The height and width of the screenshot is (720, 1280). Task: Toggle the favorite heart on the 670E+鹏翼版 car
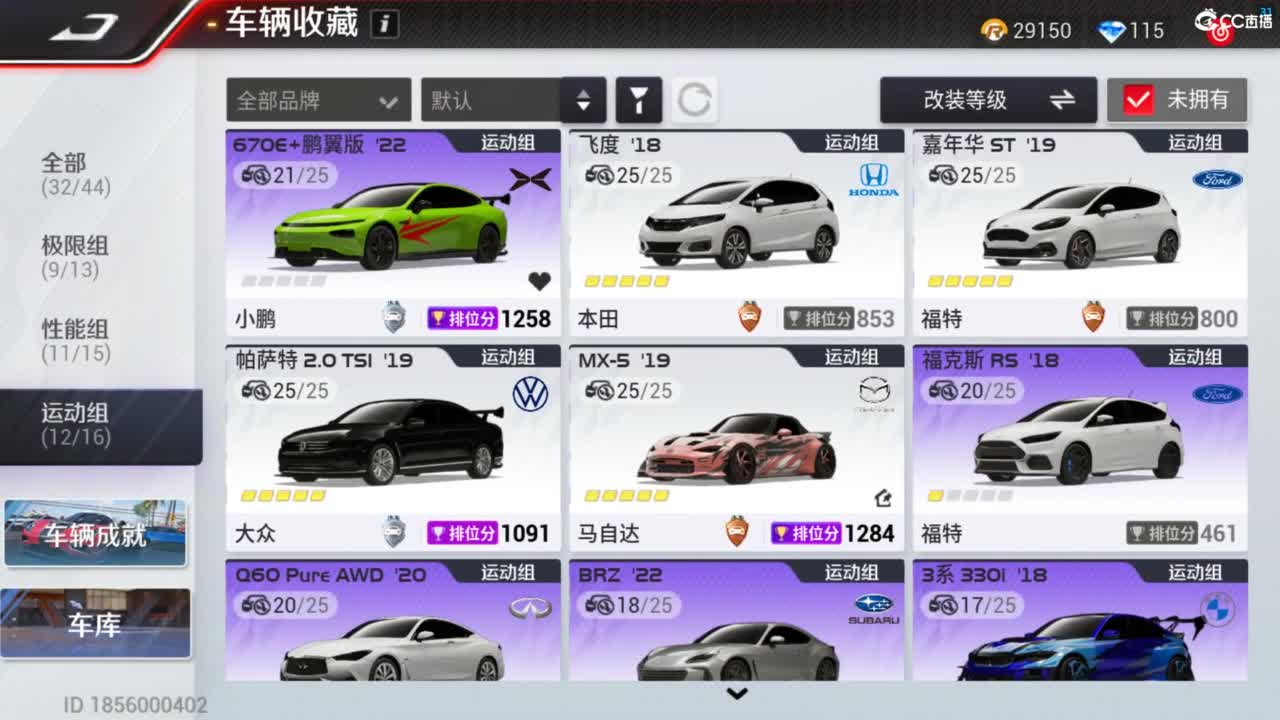538,282
